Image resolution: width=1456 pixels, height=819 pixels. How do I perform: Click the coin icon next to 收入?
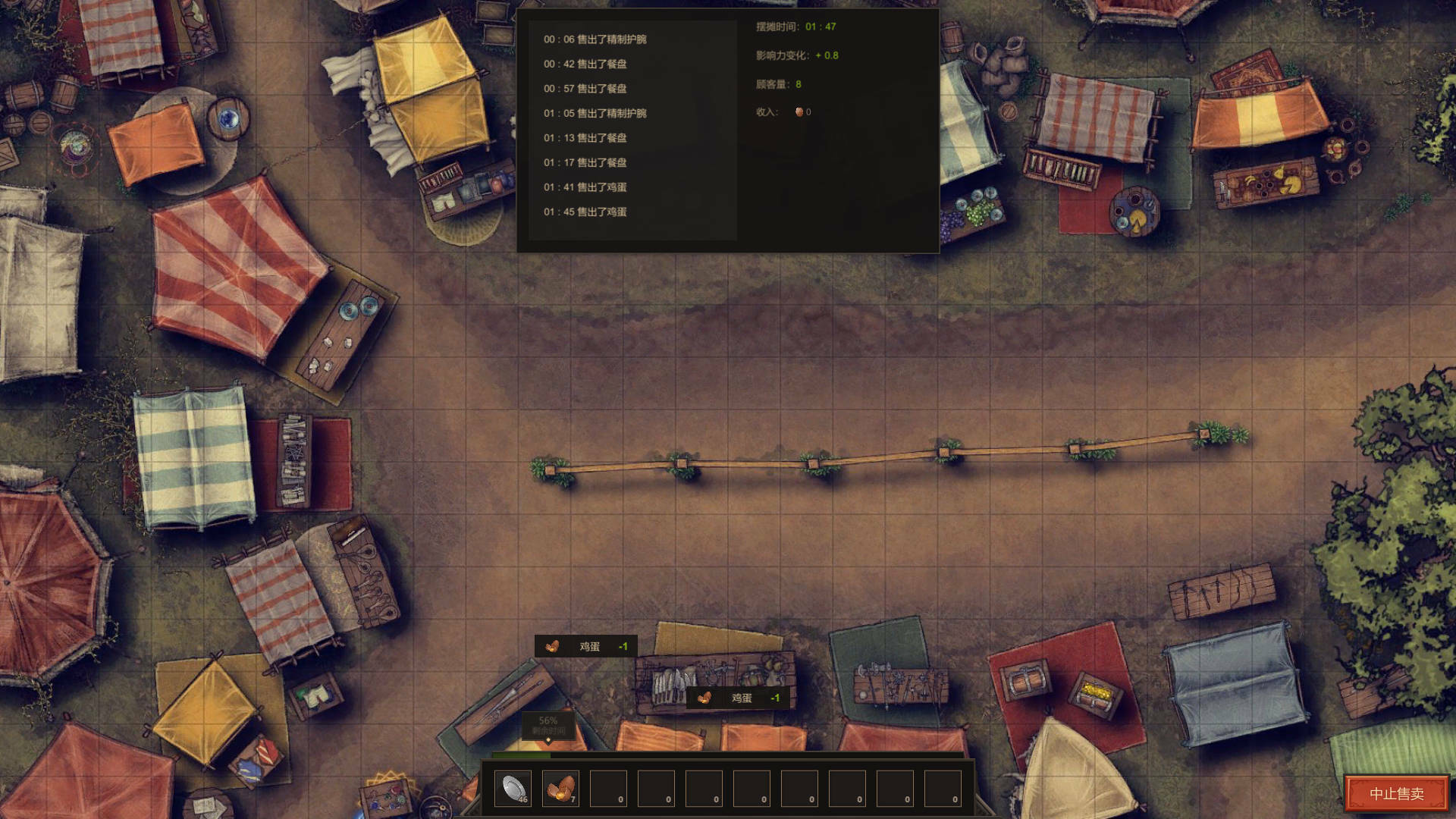coord(799,111)
